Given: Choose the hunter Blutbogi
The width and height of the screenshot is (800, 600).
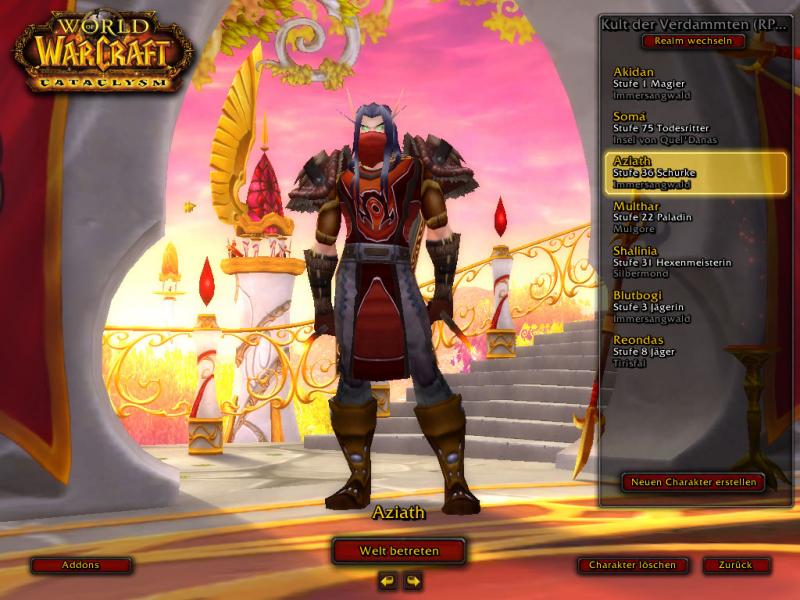Looking at the screenshot, I should coord(666,306).
